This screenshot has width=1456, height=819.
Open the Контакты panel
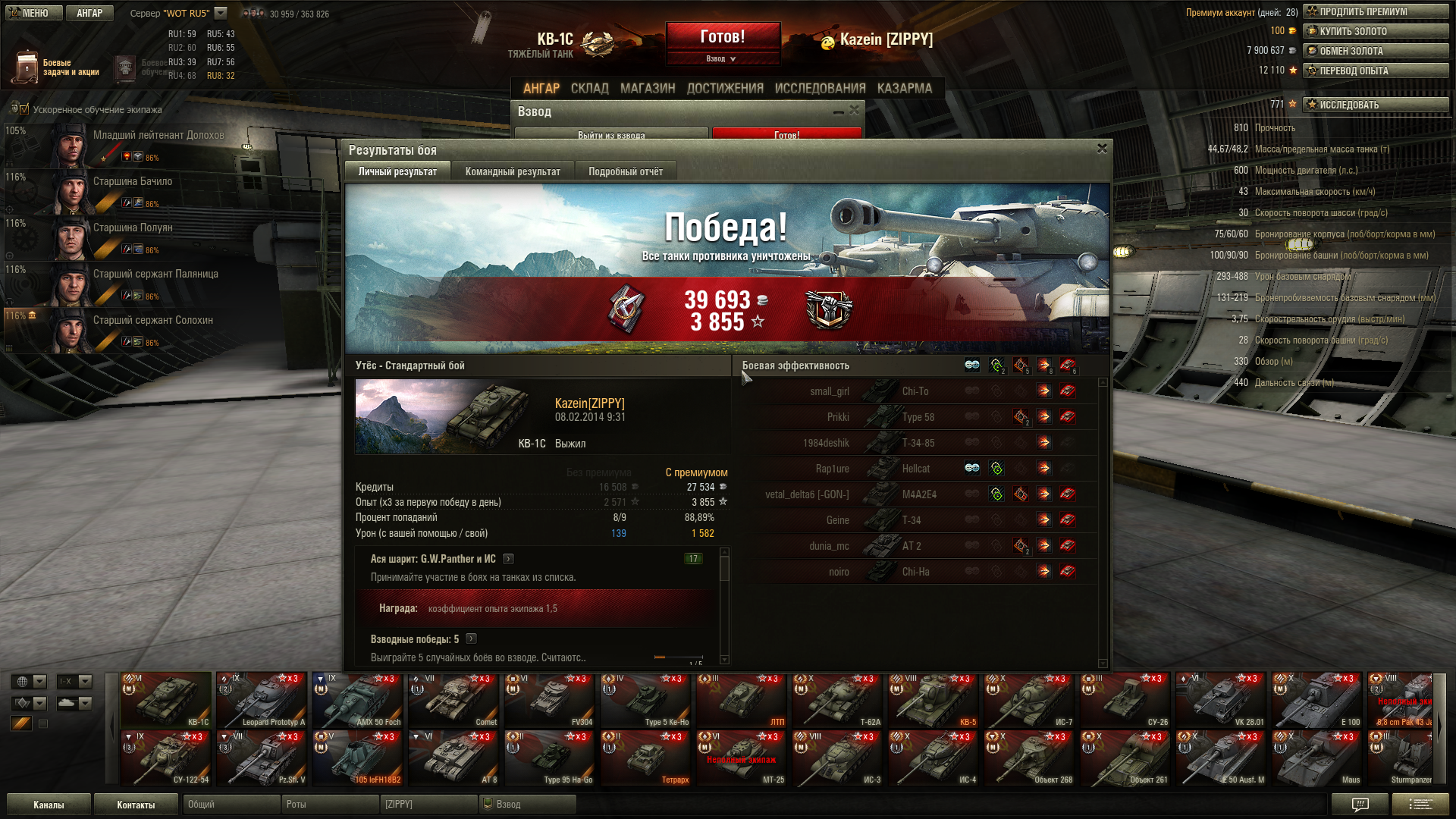point(136,805)
